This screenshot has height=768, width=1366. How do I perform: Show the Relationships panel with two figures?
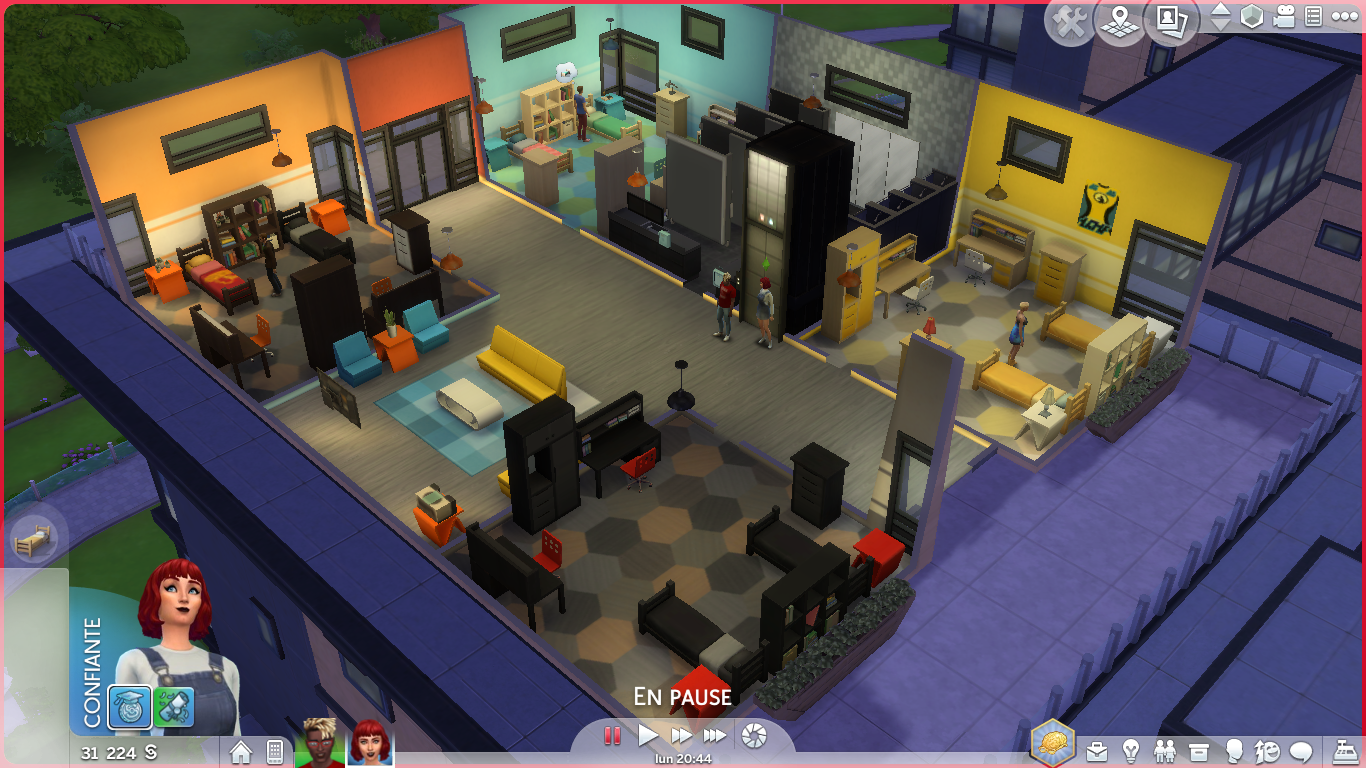pyautogui.click(x=1165, y=750)
